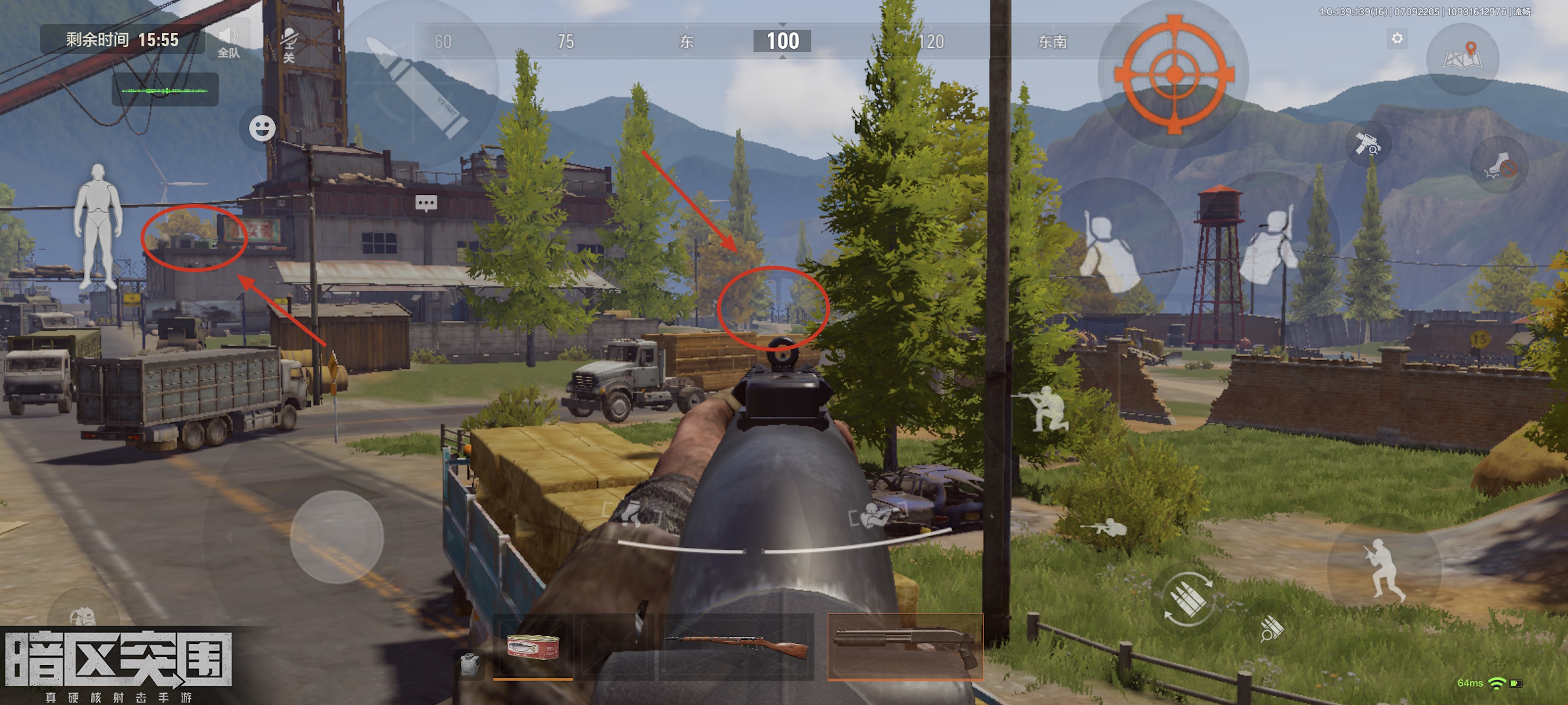1568x705 pixels.
Task: Crouch using the kneeling soldier icon
Action: click(x=1048, y=409)
